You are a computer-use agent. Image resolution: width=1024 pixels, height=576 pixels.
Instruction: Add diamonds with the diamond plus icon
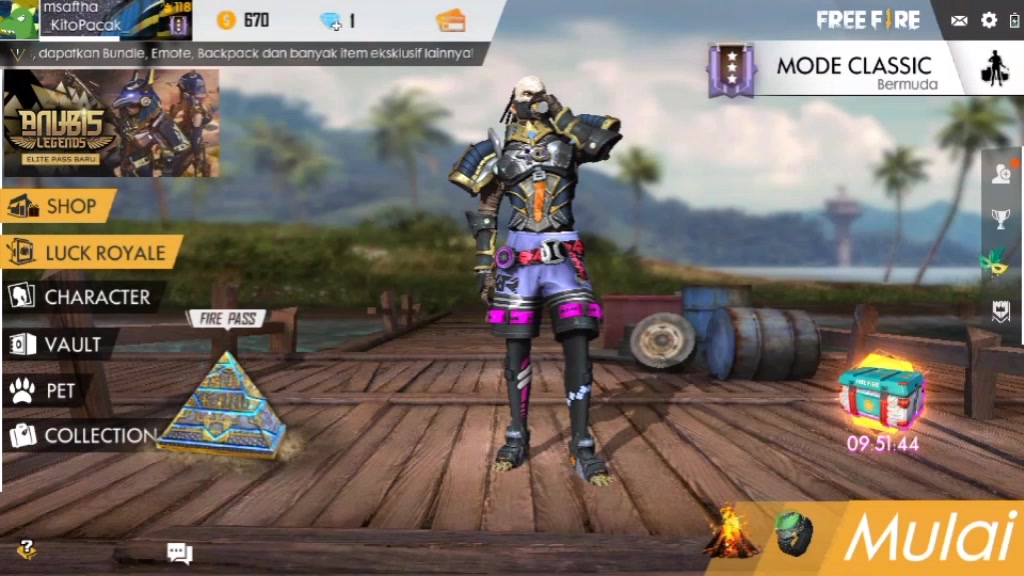coord(331,20)
